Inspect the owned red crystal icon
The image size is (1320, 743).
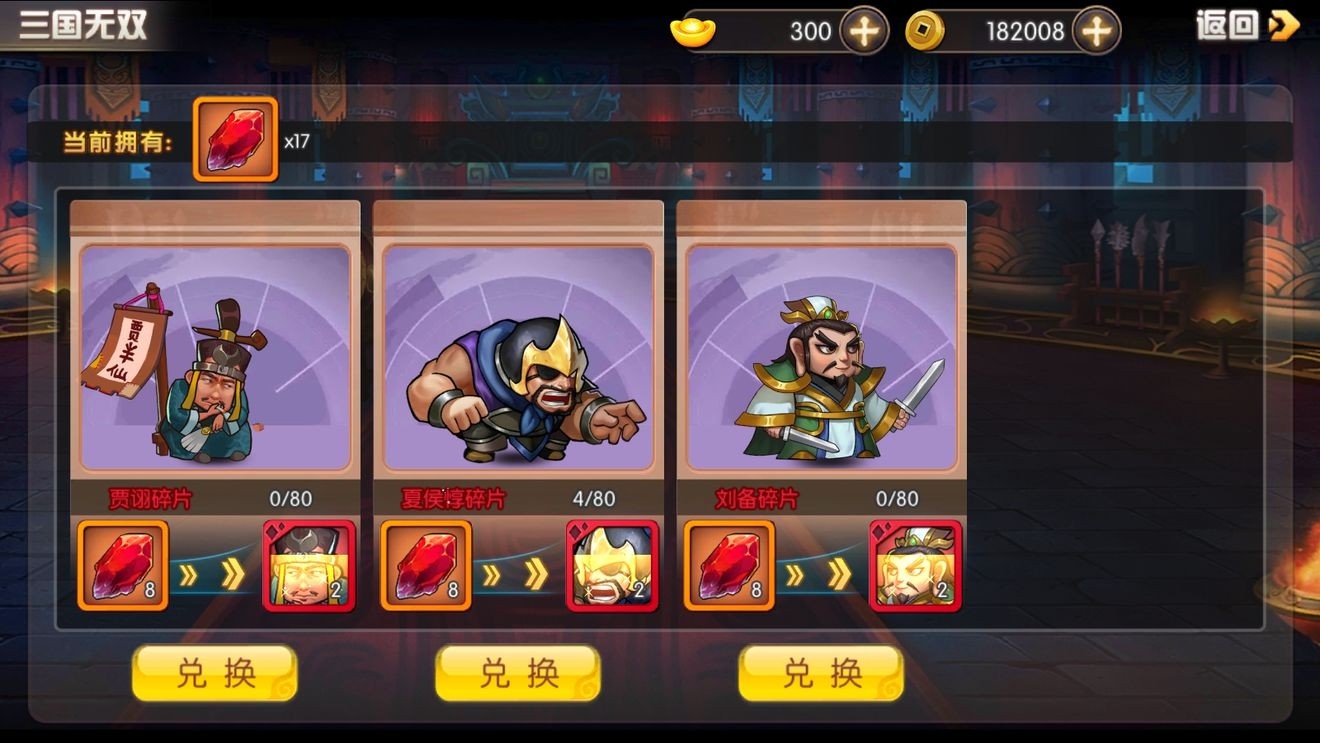tap(235, 139)
